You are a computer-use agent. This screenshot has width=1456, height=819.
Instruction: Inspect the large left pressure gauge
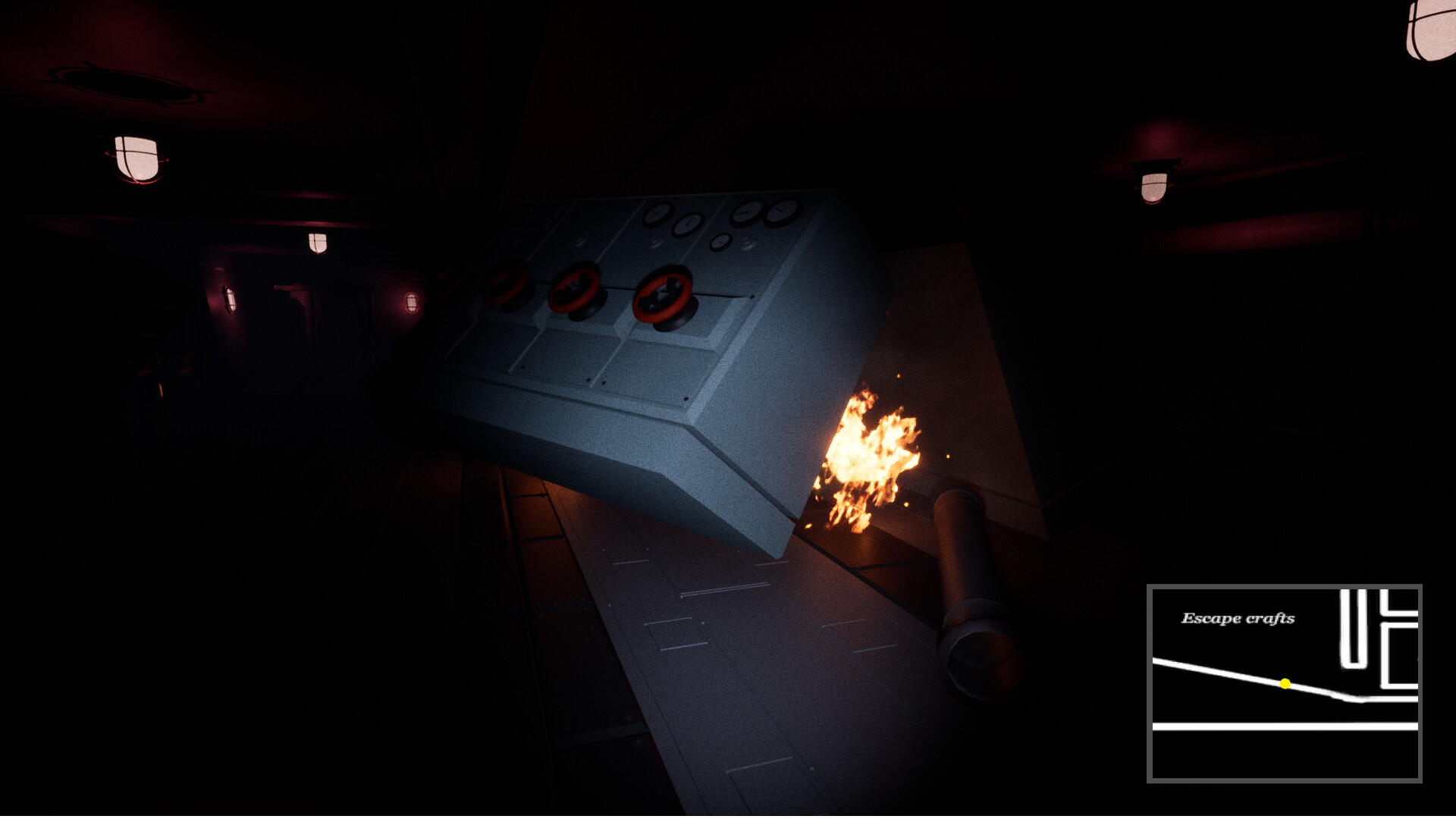point(658,214)
